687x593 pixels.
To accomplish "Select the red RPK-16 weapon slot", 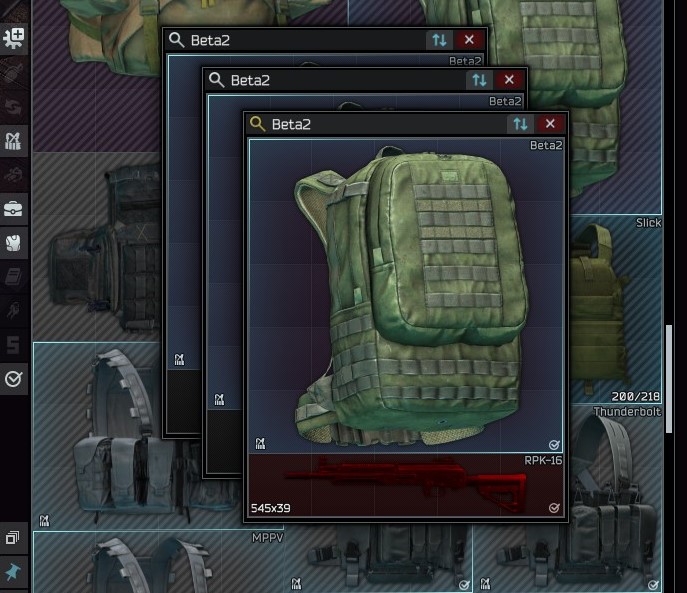I will (405, 485).
